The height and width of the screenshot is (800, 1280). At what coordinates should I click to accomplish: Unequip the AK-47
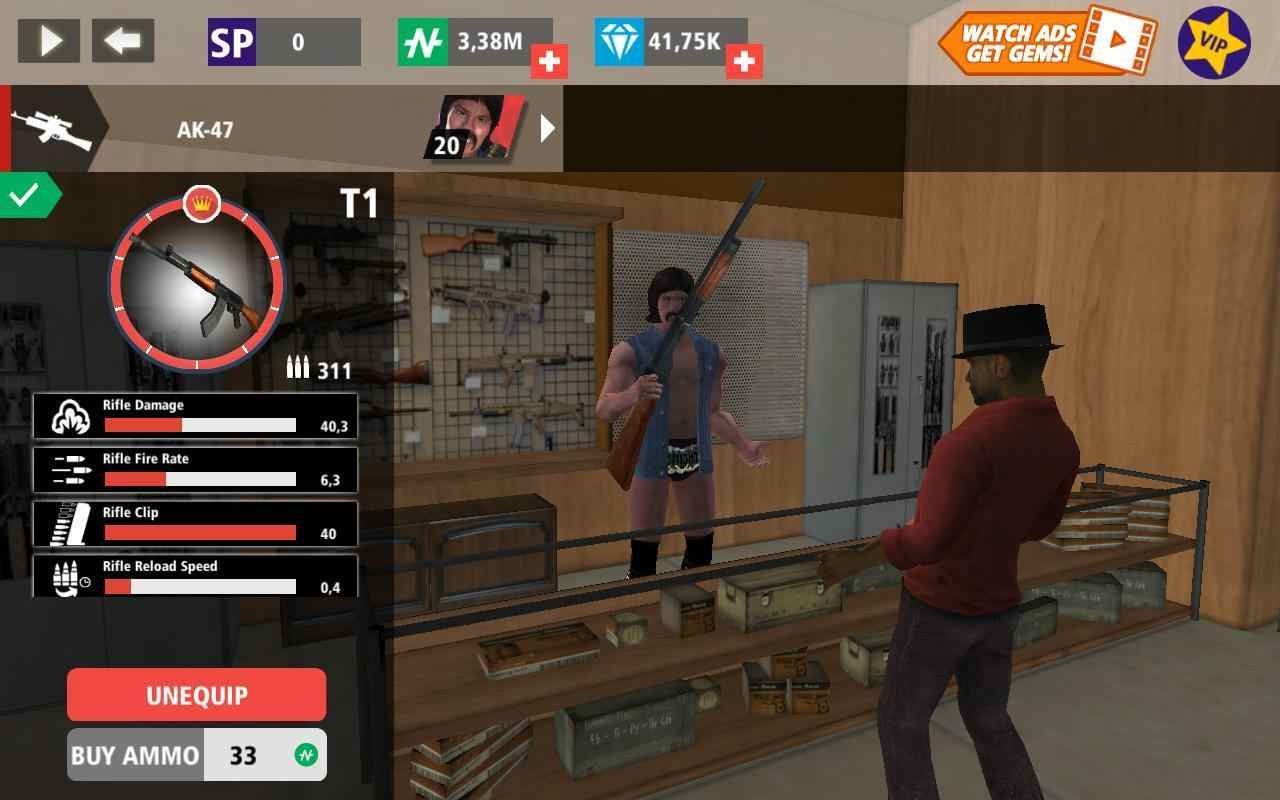click(x=196, y=695)
